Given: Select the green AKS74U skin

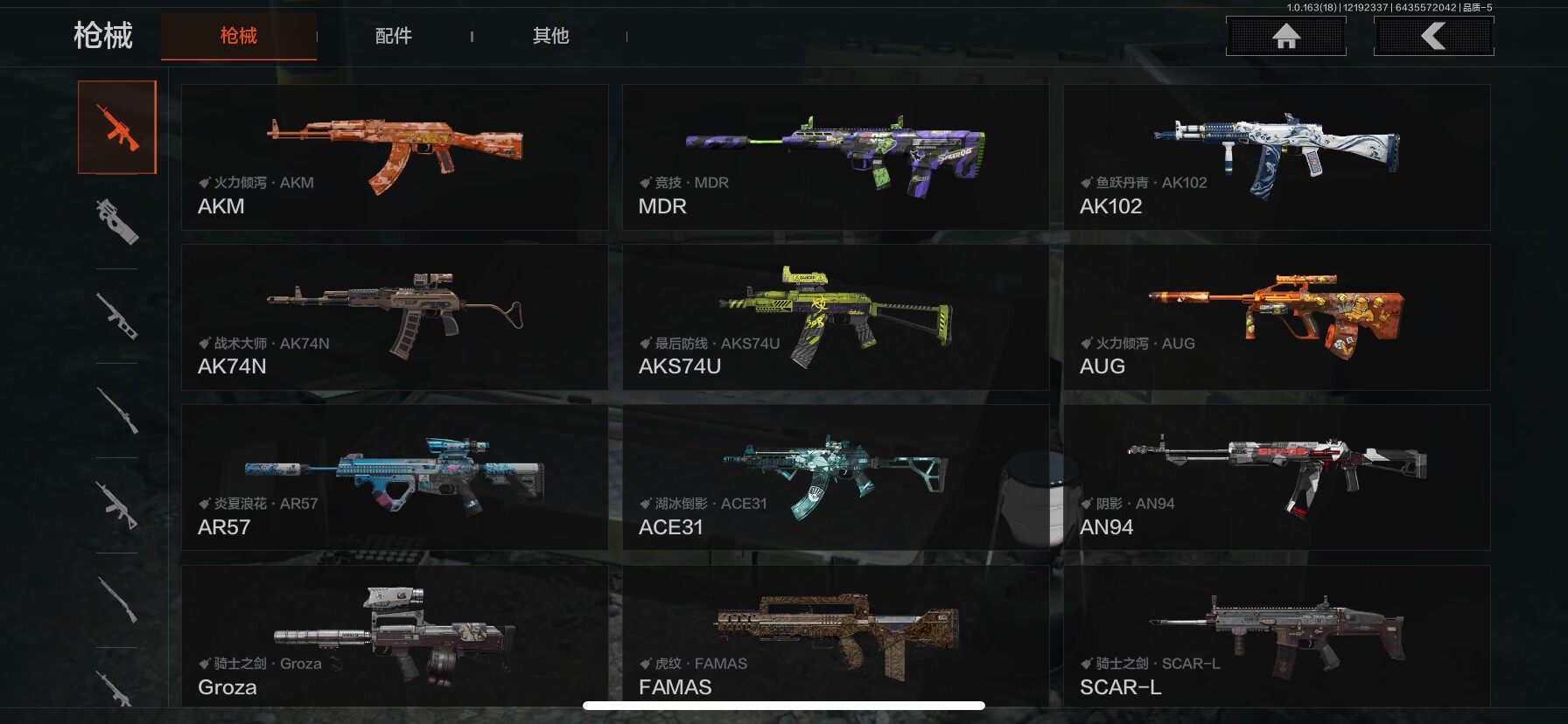Looking at the screenshot, I should pos(836,317).
